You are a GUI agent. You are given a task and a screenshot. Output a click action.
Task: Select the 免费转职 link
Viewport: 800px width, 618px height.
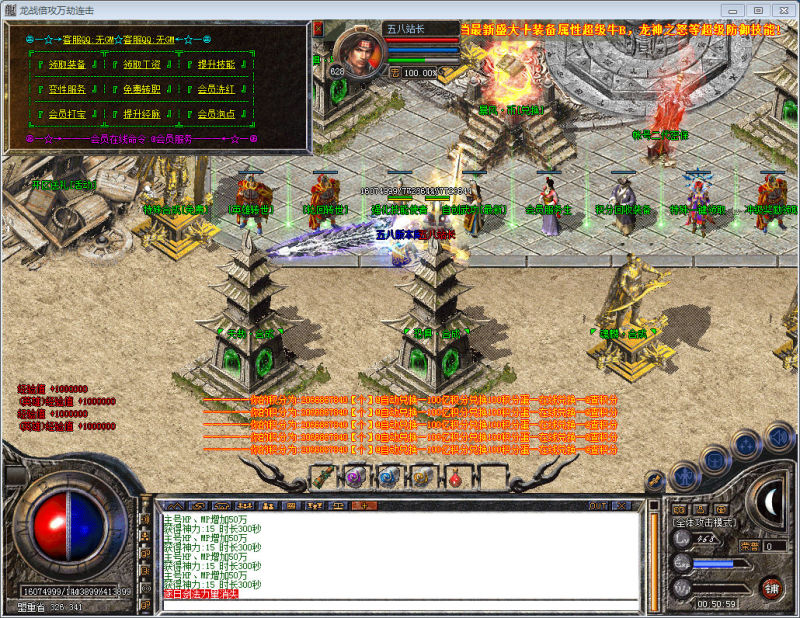[141, 89]
